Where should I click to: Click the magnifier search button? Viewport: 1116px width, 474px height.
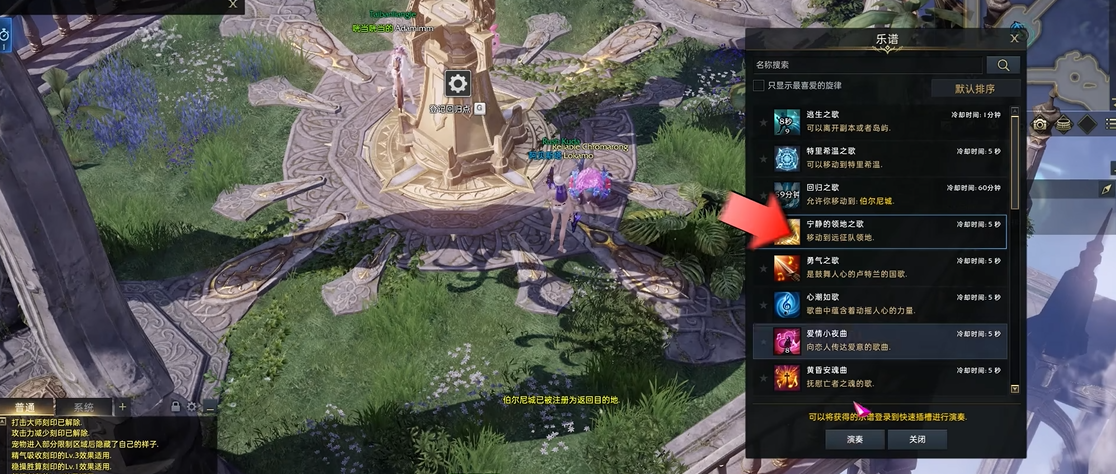pyautogui.click(x=1003, y=65)
